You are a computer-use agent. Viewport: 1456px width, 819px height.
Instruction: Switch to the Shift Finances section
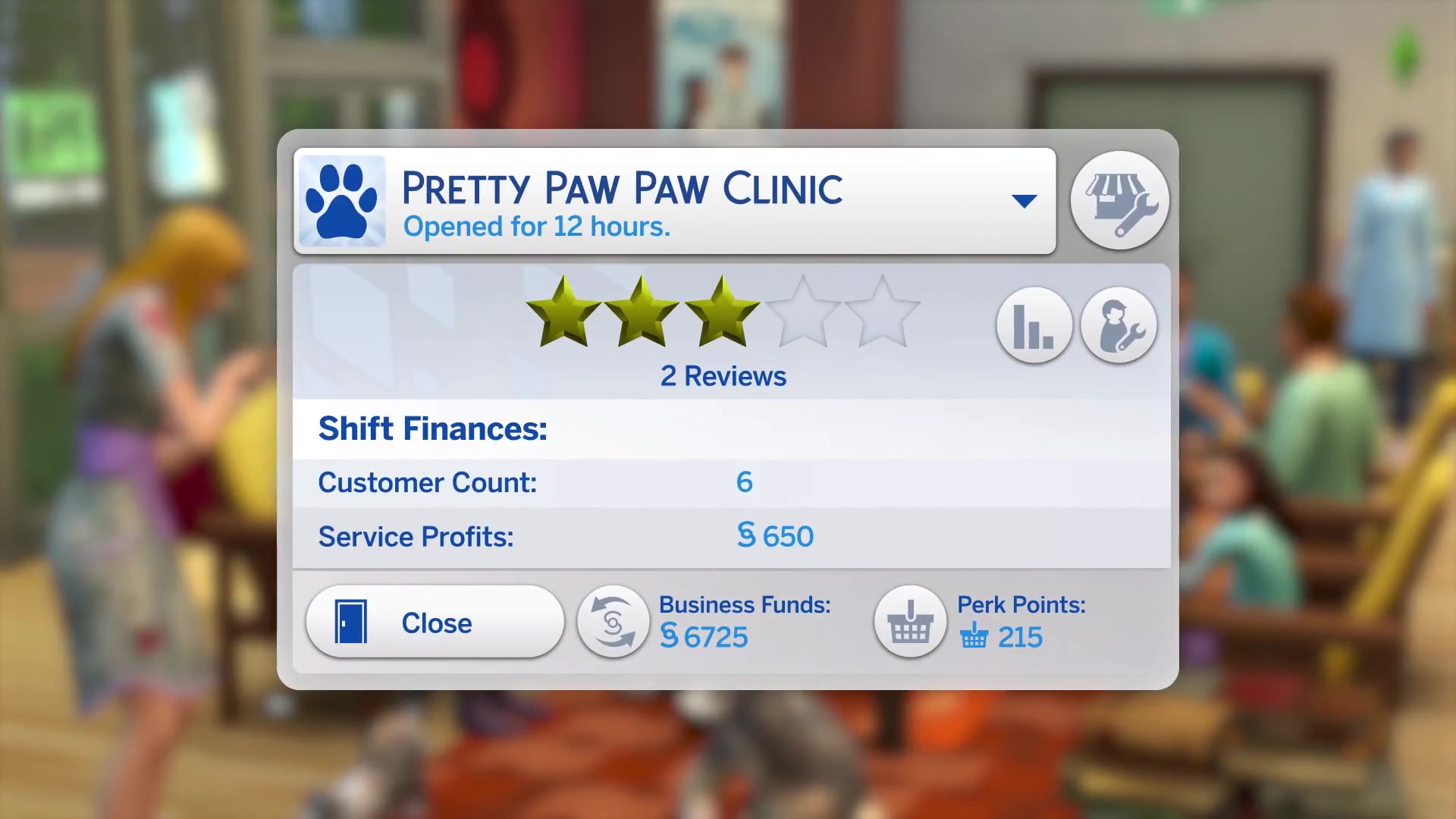coord(433,428)
